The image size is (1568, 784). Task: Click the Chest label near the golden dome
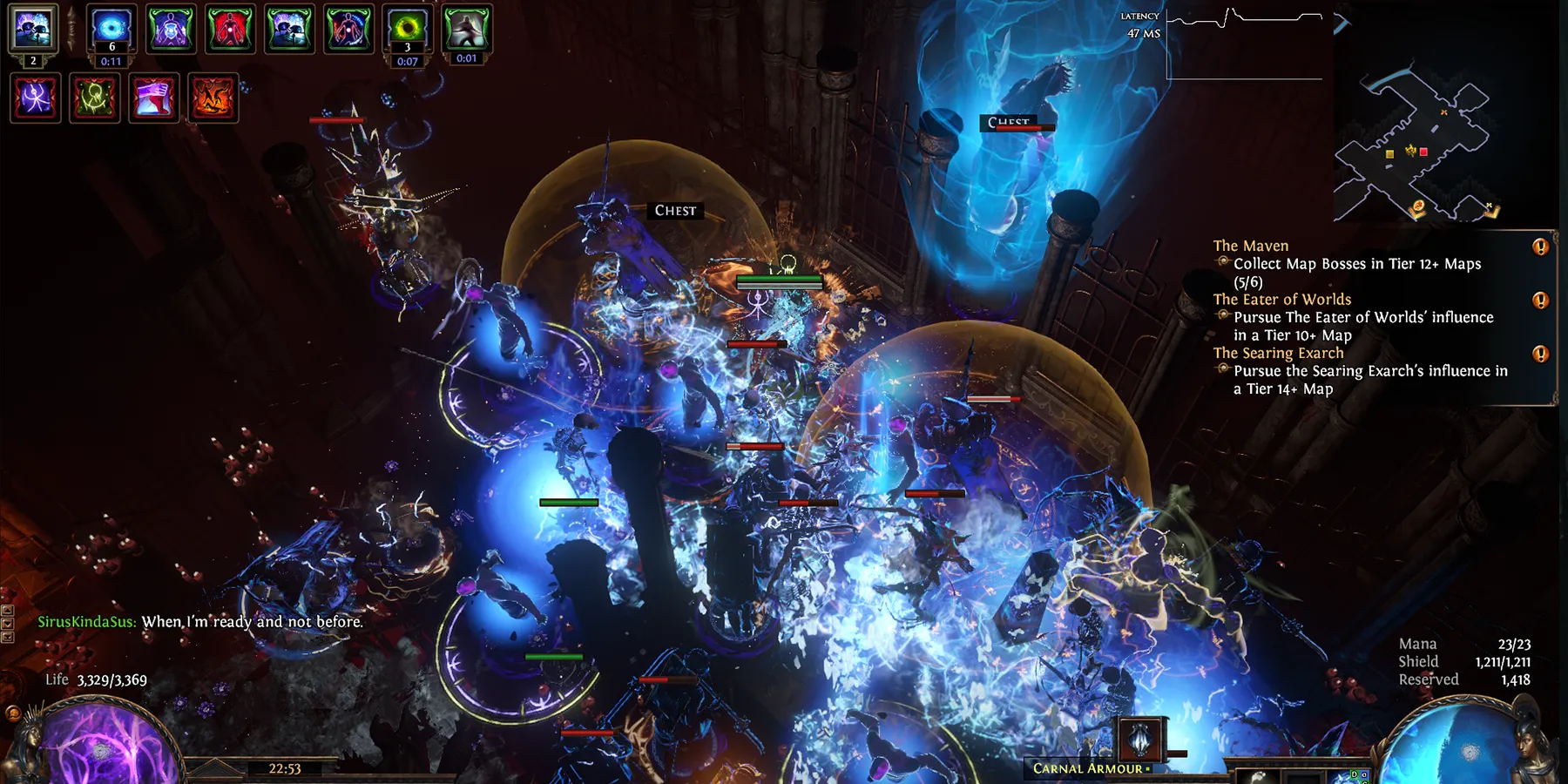[675, 211]
